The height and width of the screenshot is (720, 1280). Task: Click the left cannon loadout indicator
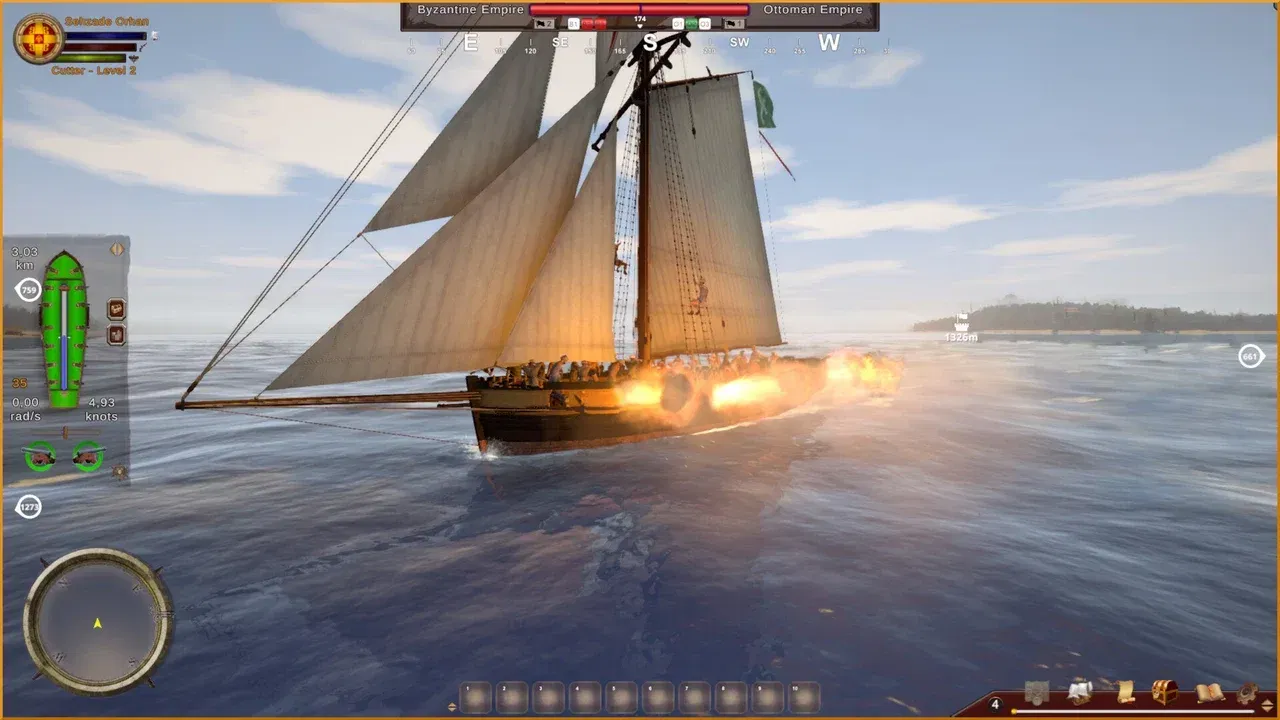pyautogui.click(x=40, y=455)
